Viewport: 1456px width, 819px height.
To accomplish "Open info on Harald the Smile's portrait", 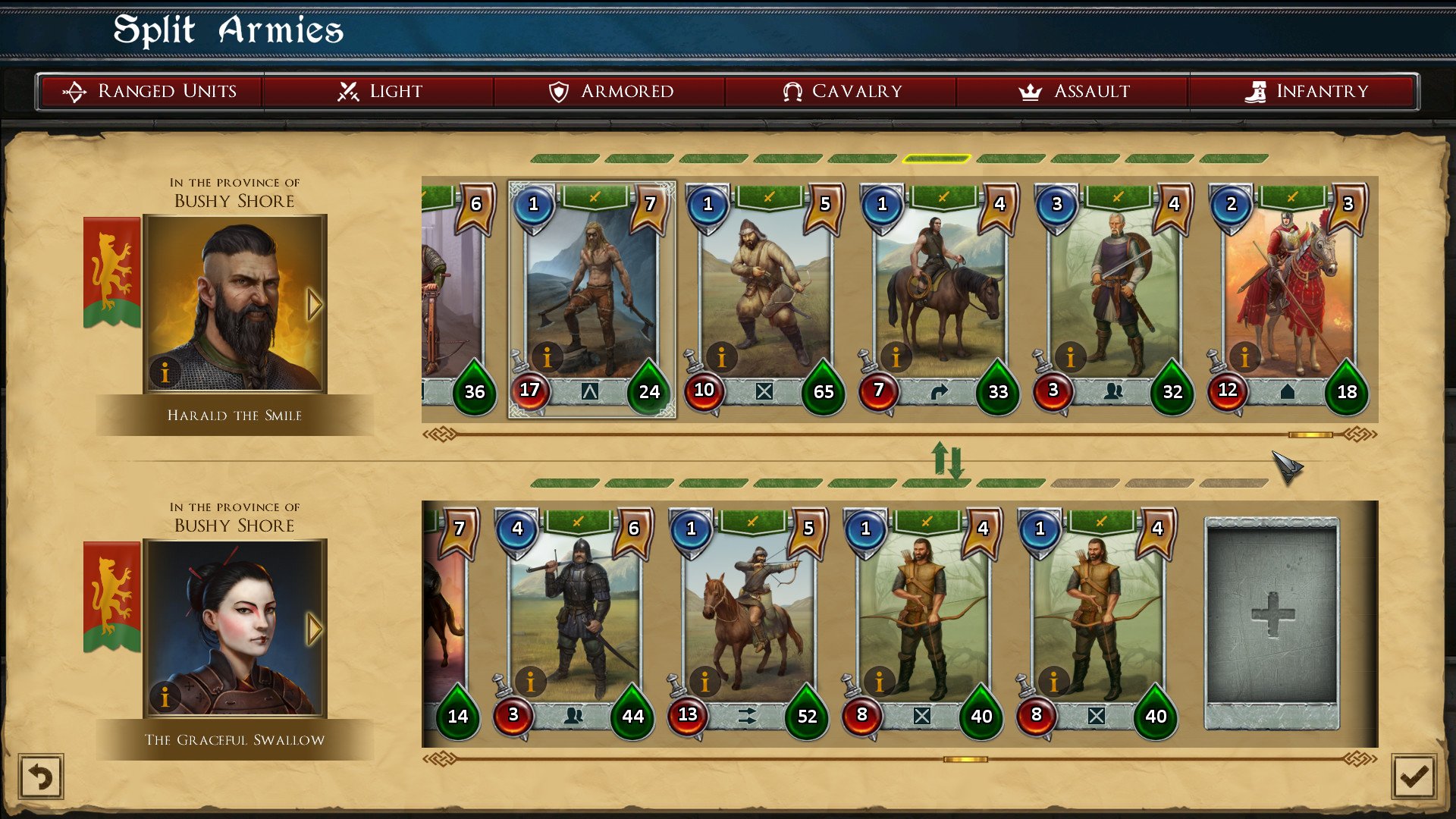I will click(x=165, y=372).
